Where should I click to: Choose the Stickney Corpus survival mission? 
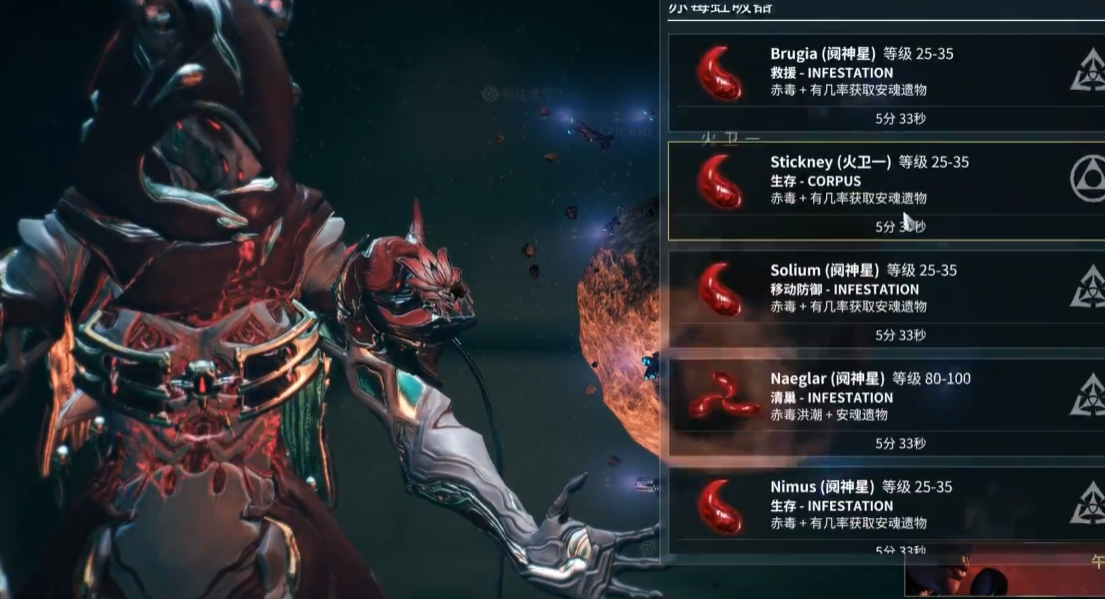[886, 181]
